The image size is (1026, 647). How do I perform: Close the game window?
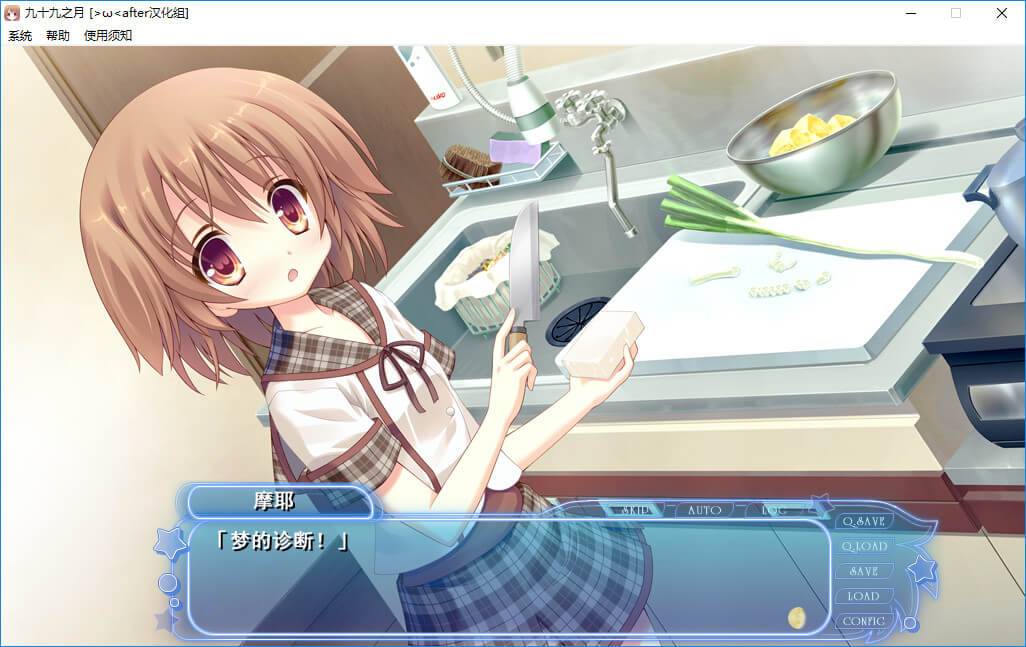(x=1002, y=13)
